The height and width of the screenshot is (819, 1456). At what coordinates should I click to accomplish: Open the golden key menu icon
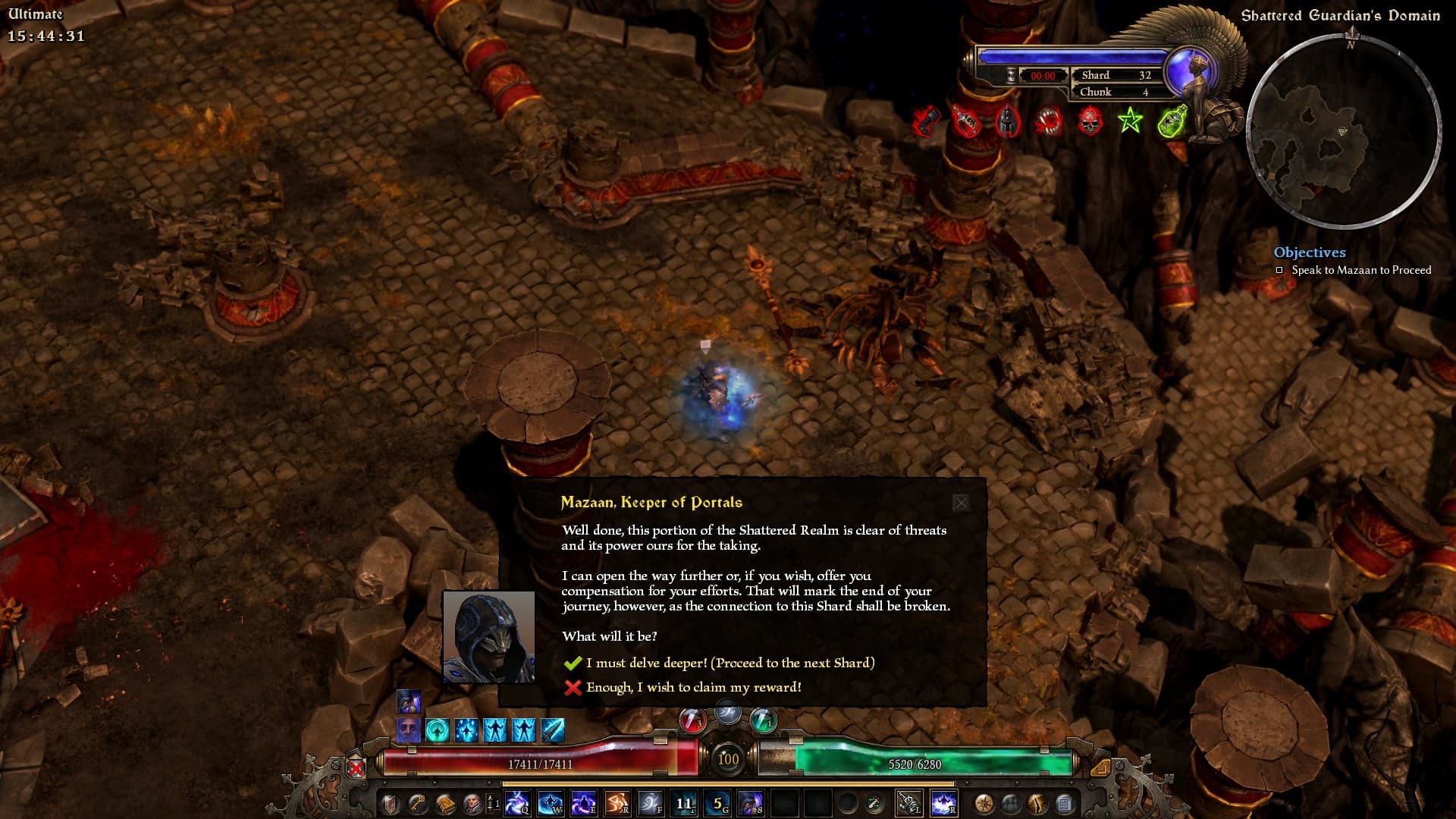(x=417, y=803)
